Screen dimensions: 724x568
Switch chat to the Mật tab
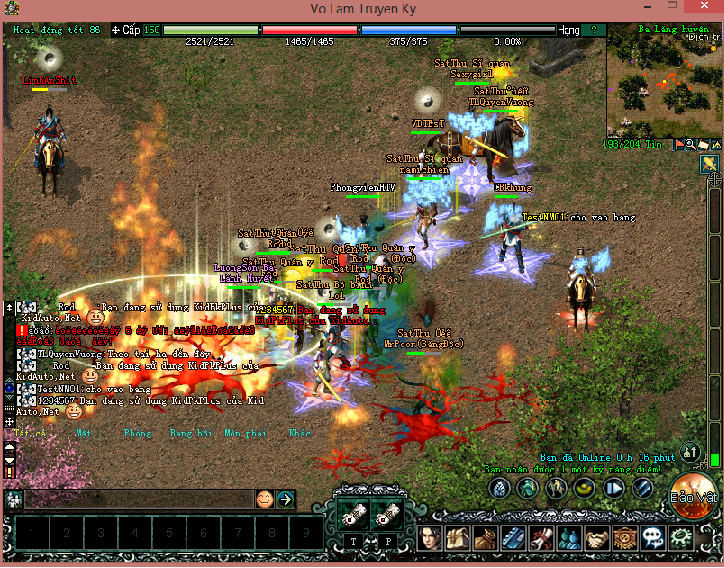83,433
